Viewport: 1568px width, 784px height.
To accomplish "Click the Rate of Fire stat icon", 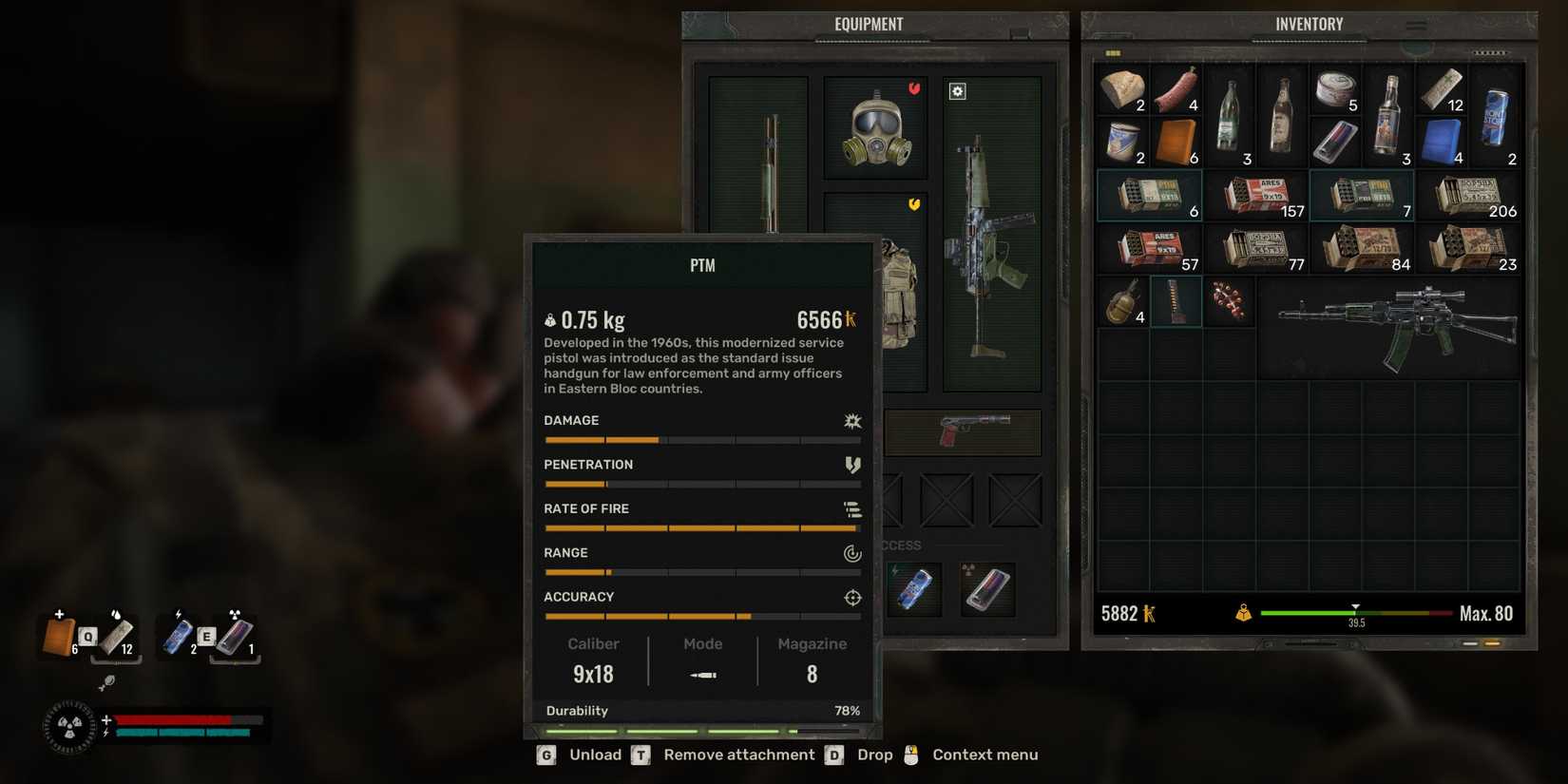I will [x=852, y=509].
